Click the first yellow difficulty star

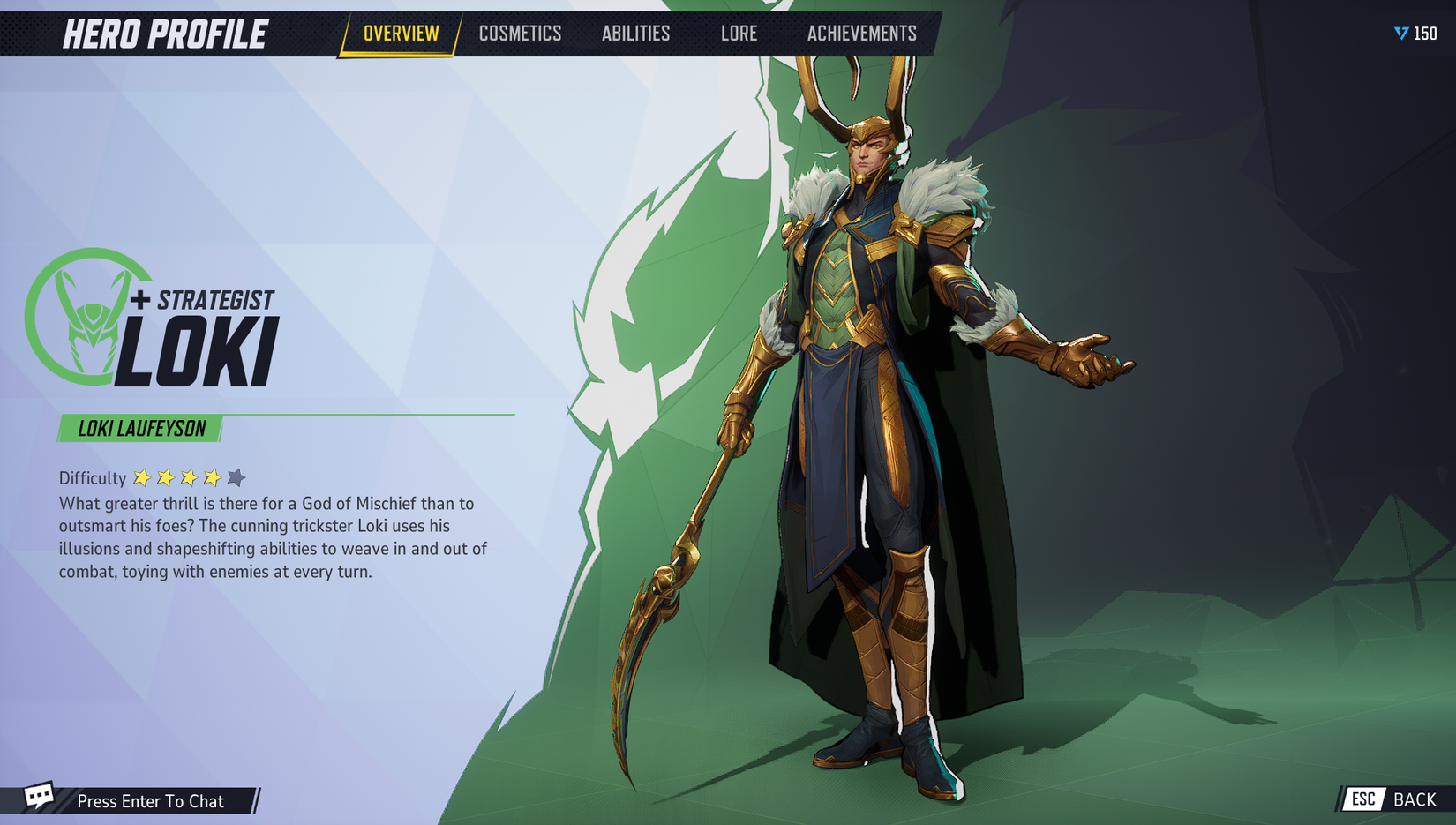click(x=143, y=476)
